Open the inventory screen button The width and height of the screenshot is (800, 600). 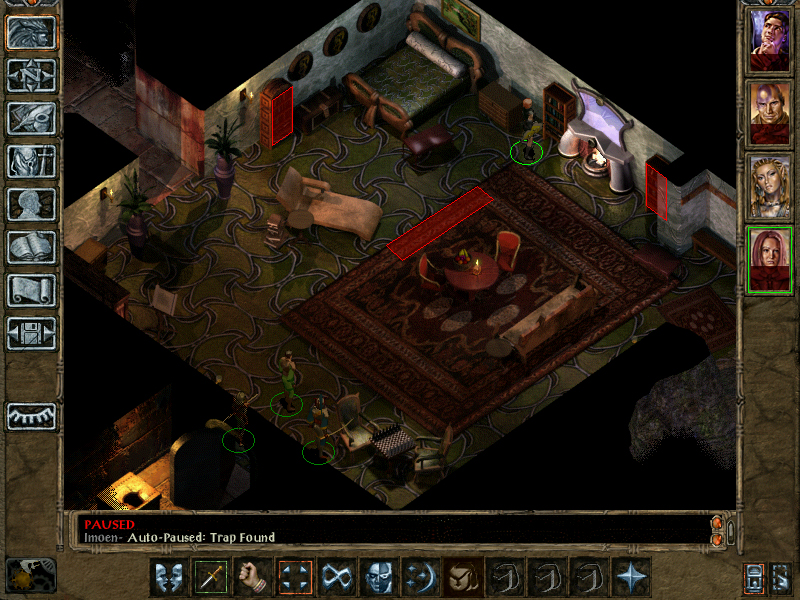31,161
